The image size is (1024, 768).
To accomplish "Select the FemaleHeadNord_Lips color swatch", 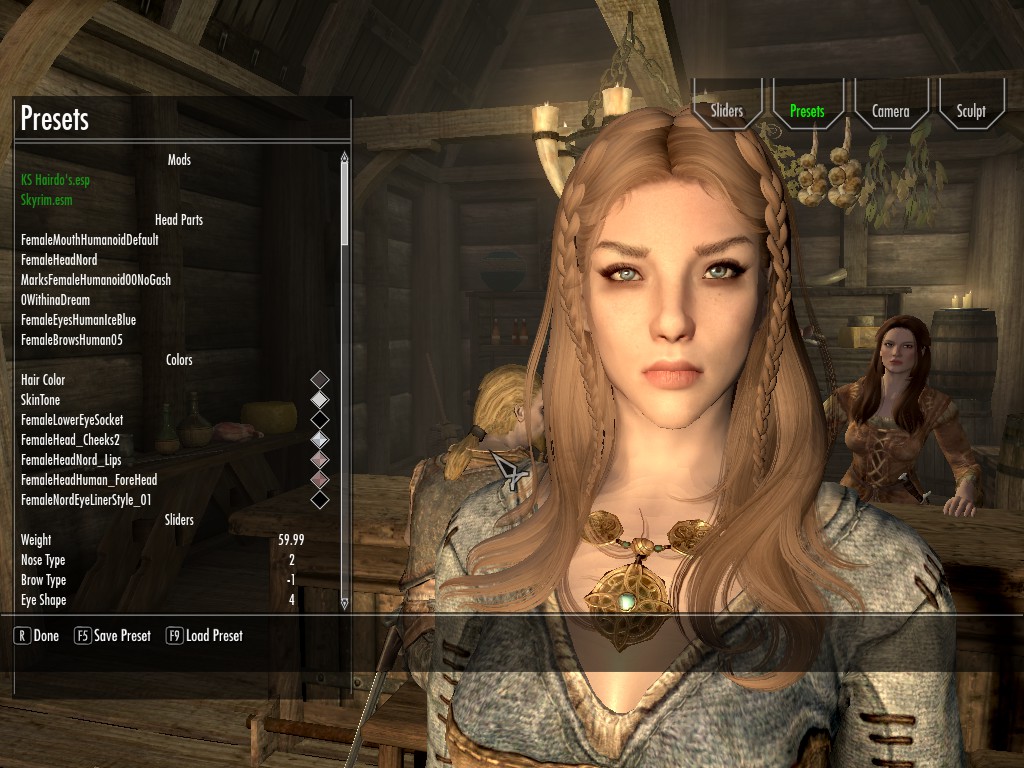I will coord(320,460).
